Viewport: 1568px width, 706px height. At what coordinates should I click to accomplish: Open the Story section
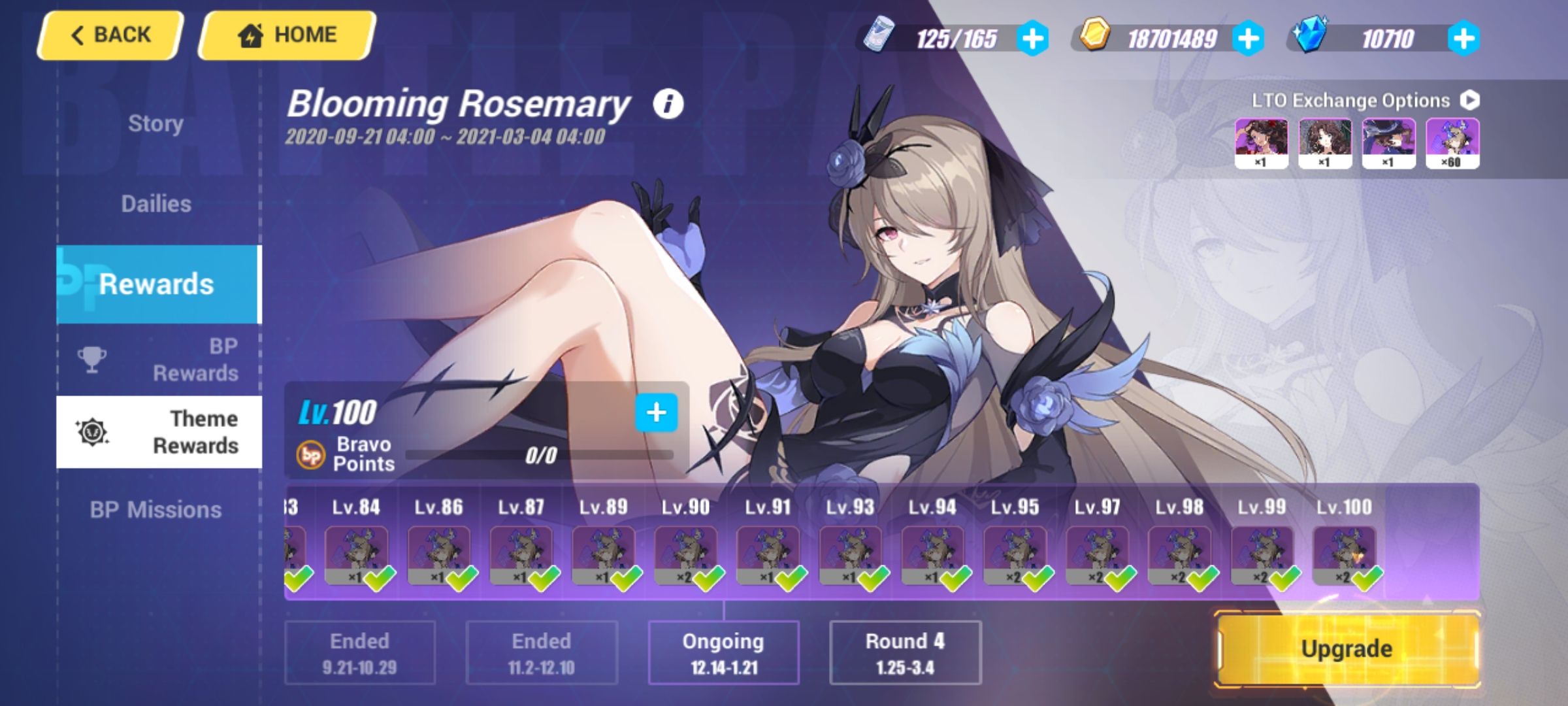pos(155,124)
